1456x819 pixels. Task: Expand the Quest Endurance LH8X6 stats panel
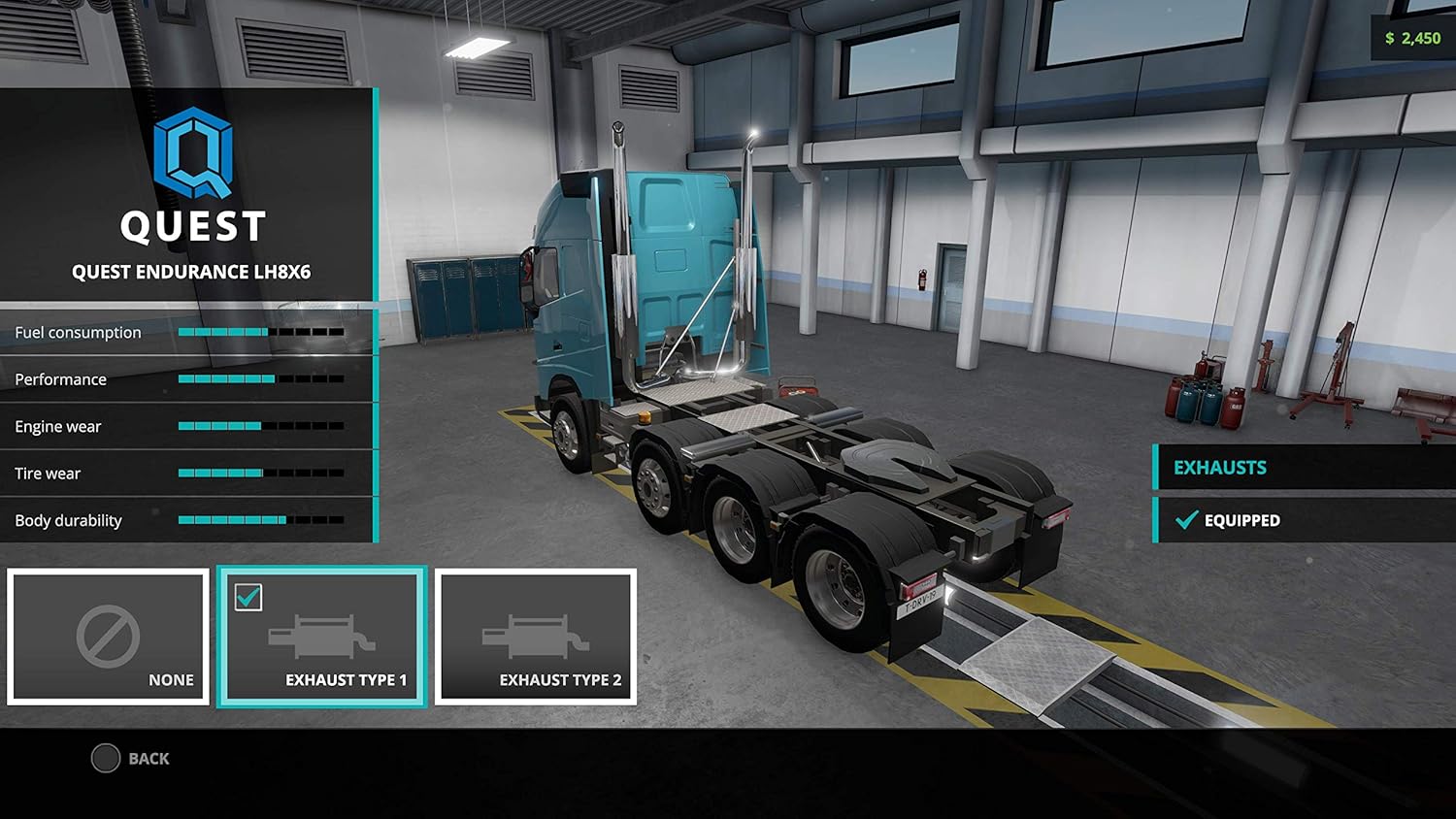pos(186,427)
